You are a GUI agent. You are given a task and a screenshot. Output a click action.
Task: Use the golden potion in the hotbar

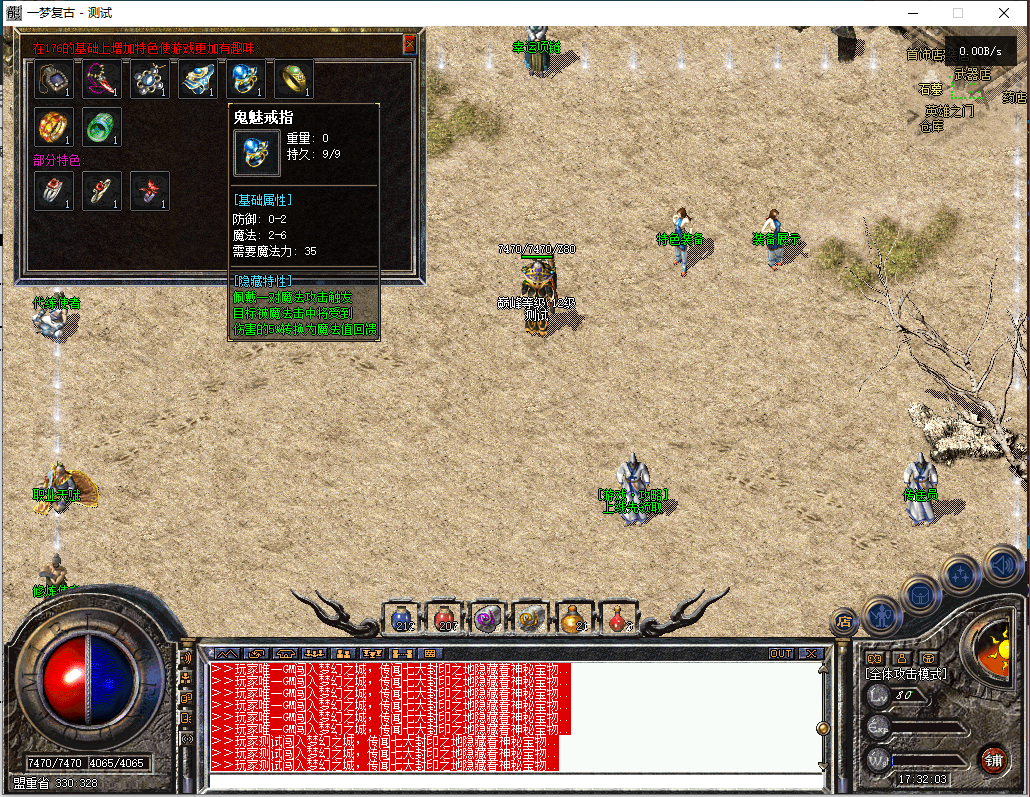pyautogui.click(x=574, y=618)
